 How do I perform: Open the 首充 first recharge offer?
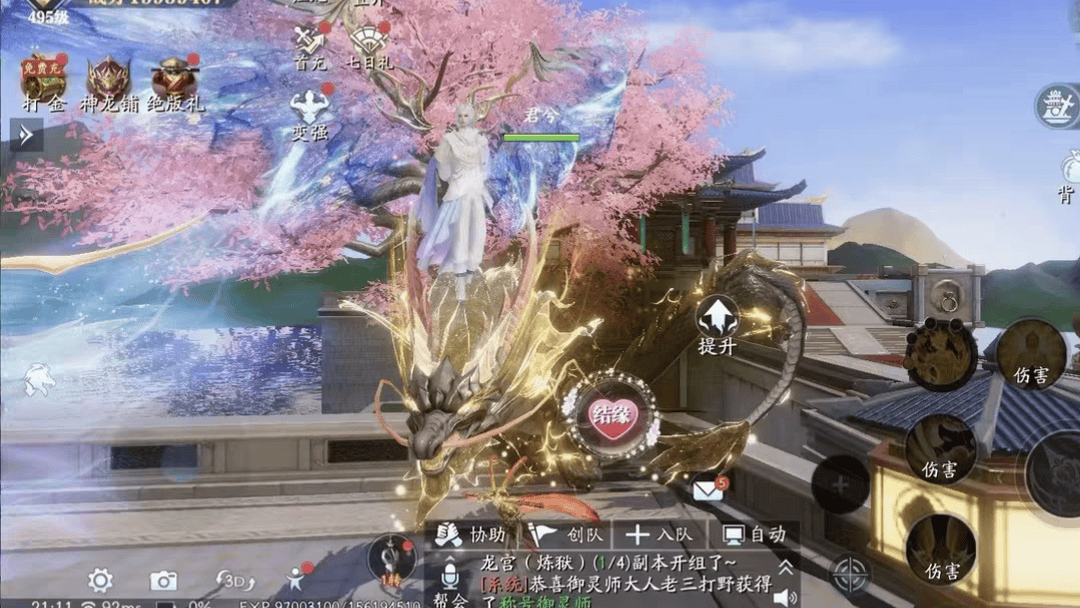point(309,43)
